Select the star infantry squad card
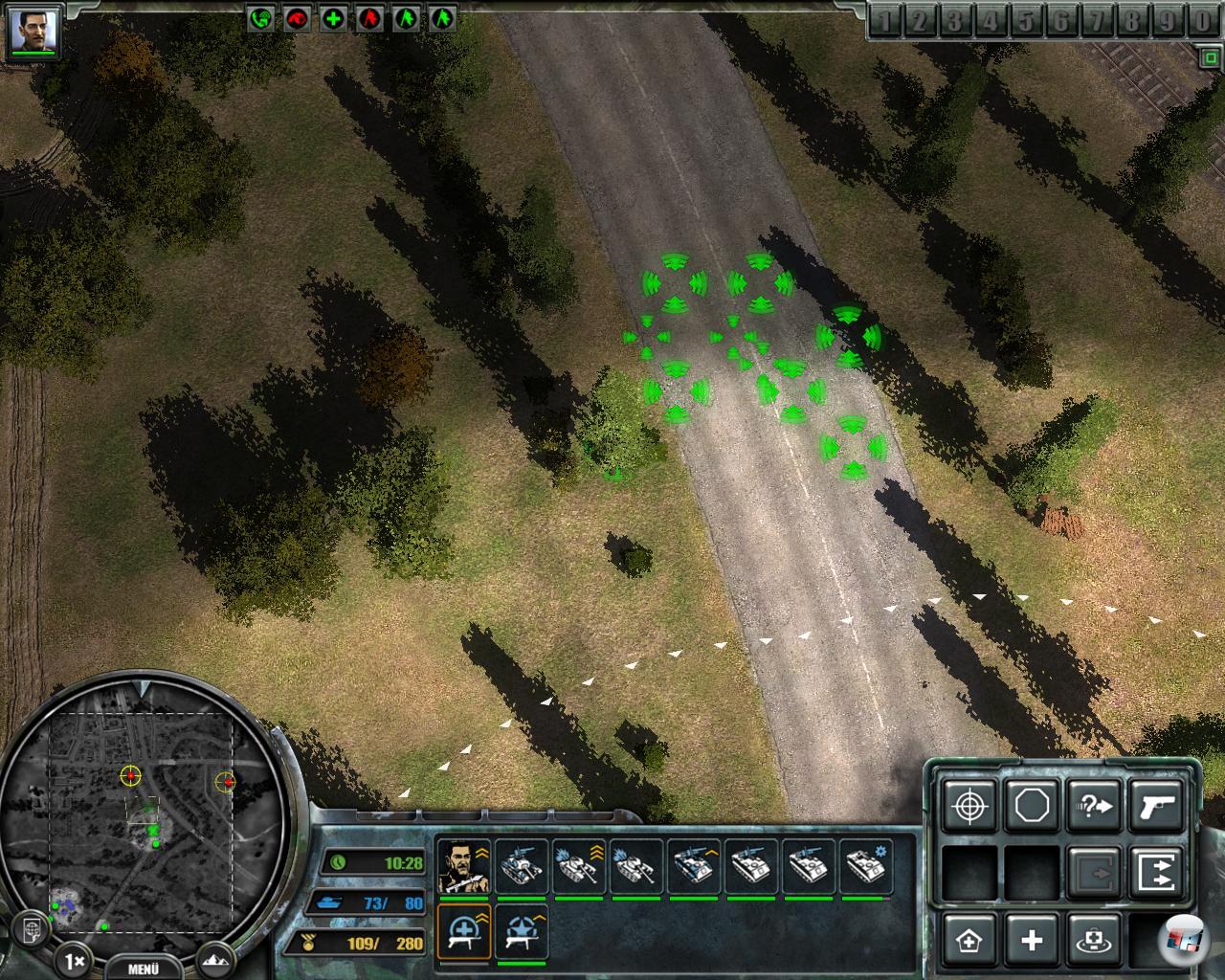1225x980 pixels. click(x=522, y=932)
